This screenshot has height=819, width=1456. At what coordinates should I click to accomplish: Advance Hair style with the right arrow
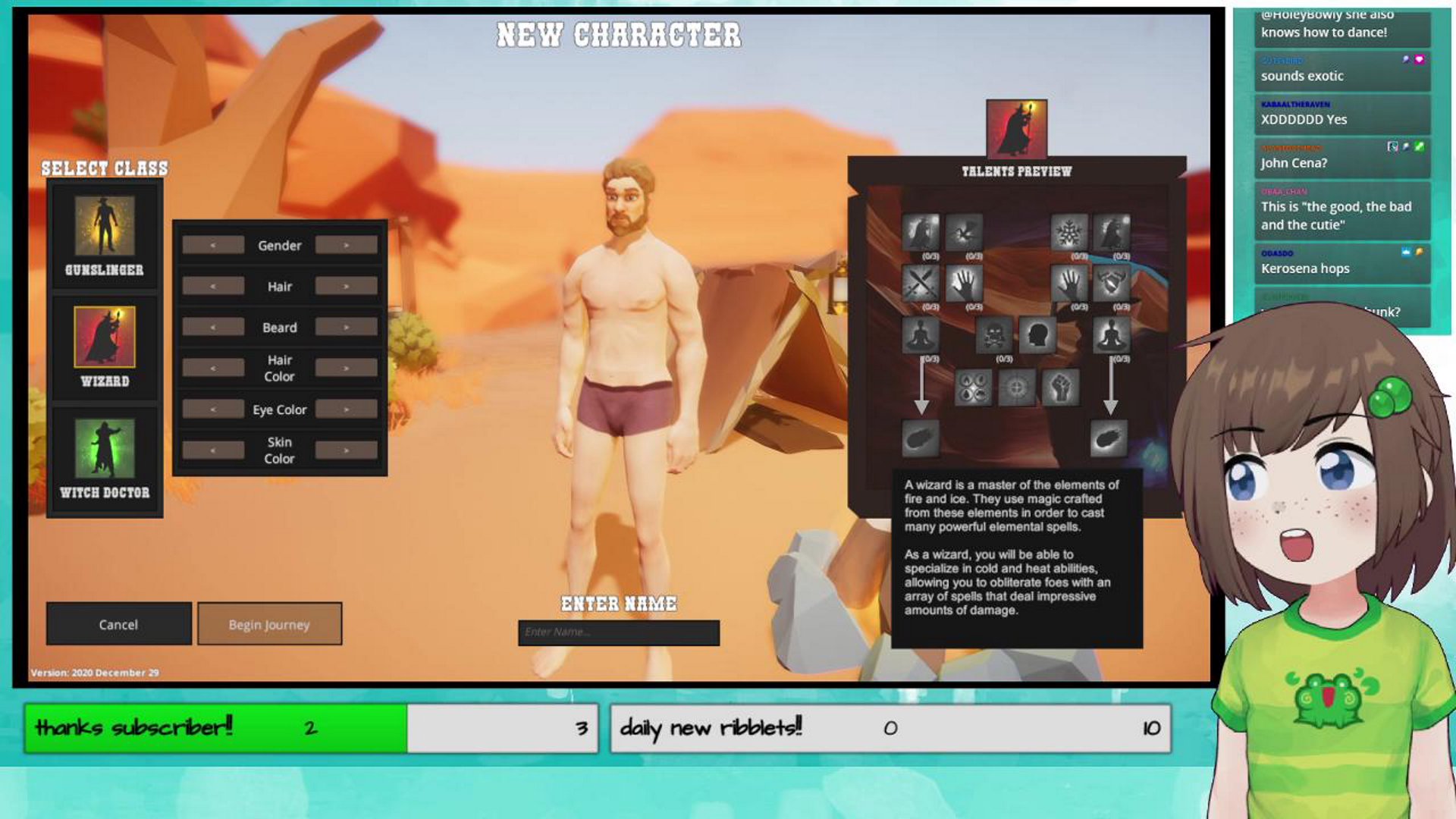pyautogui.click(x=347, y=286)
